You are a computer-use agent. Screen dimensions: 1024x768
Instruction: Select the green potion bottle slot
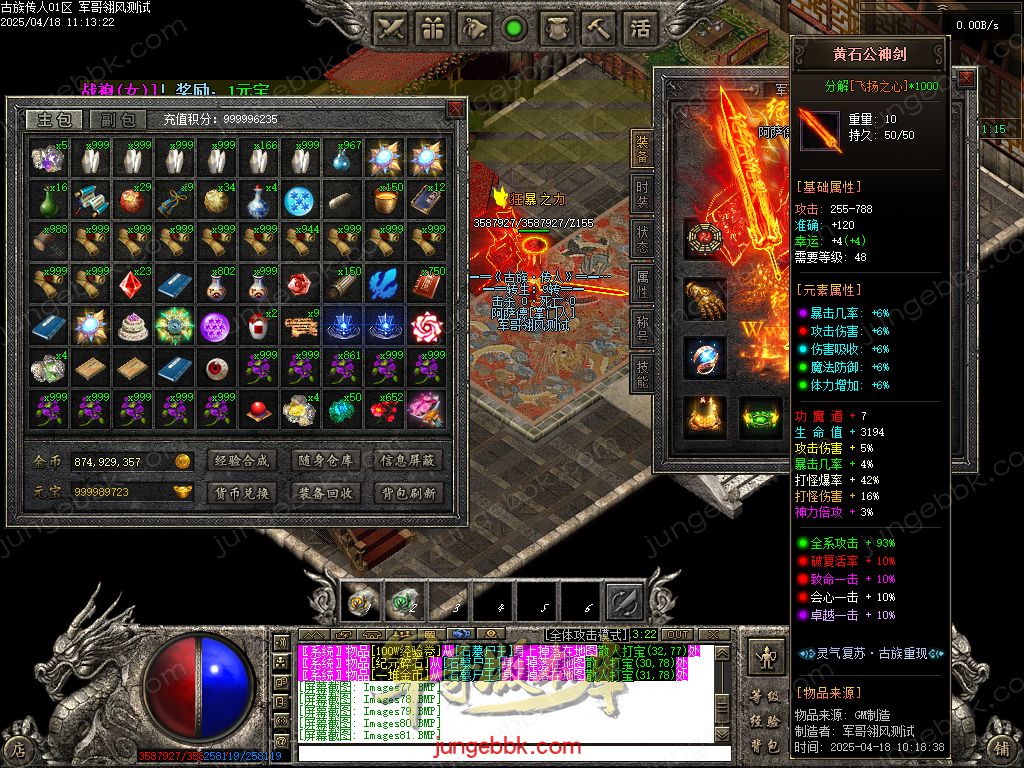point(47,200)
